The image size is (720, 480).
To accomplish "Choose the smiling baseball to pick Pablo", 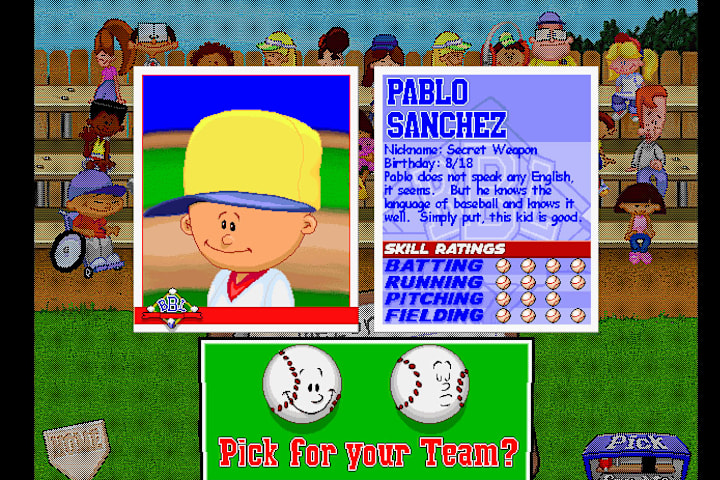I will coord(301,384).
